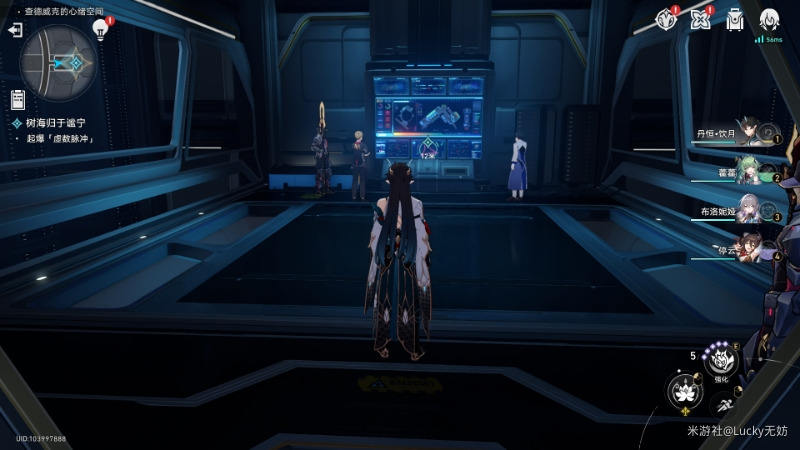This screenshot has height=450, width=800.
Task: Open the mission clipboard icon
Action: (17, 98)
